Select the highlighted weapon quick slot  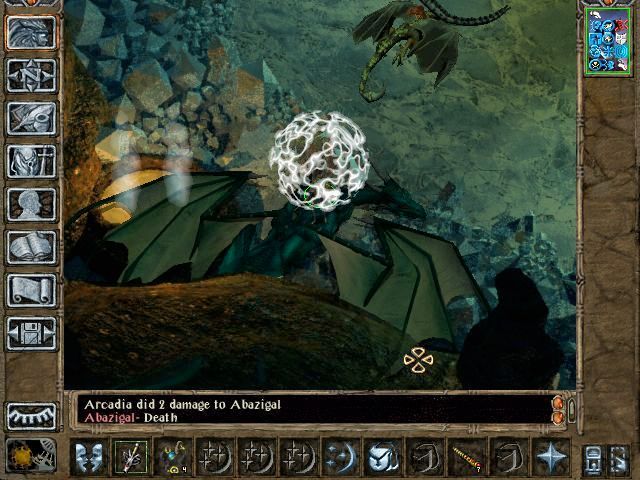pos(129,457)
